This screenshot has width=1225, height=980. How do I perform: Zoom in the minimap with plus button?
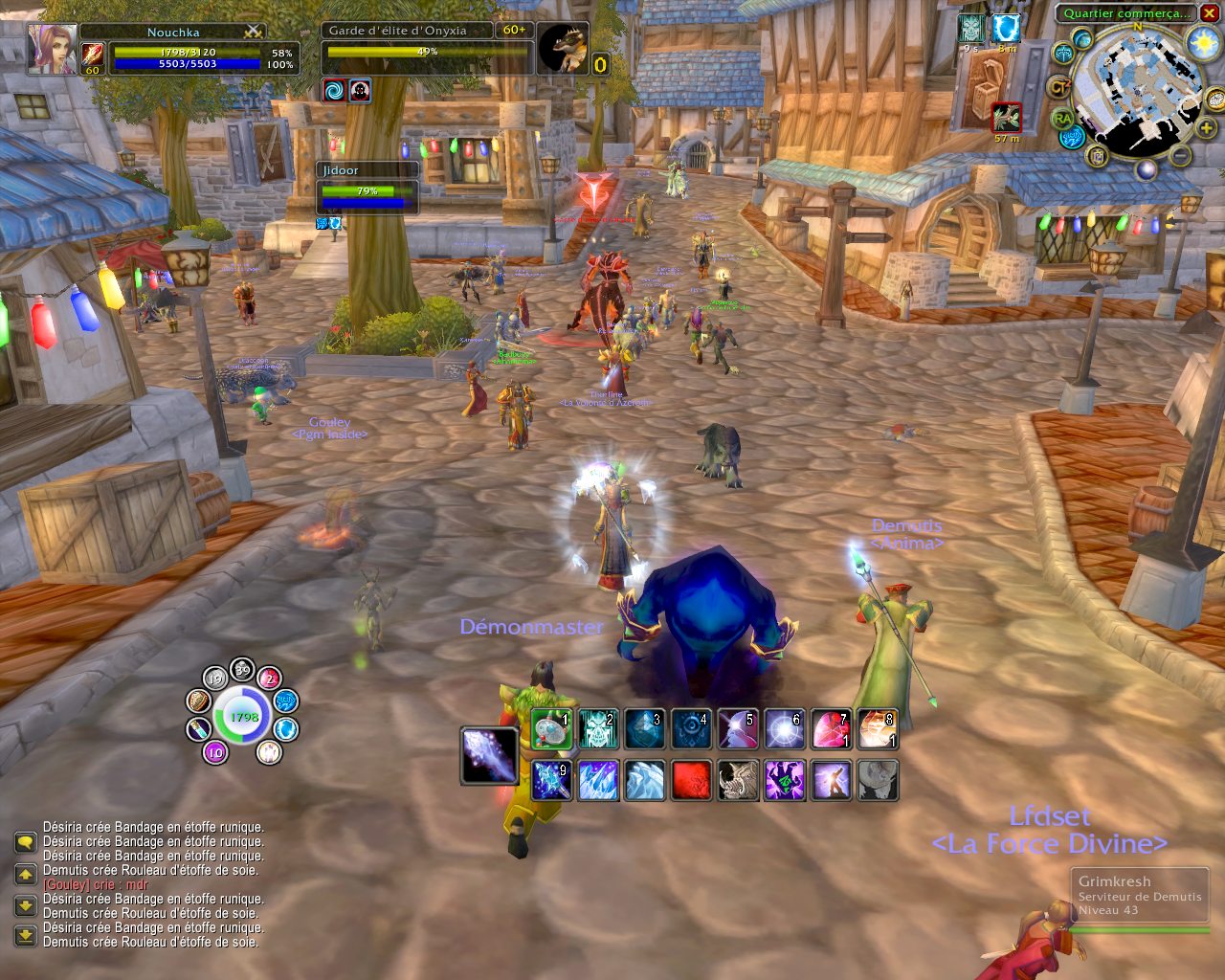click(x=1207, y=129)
